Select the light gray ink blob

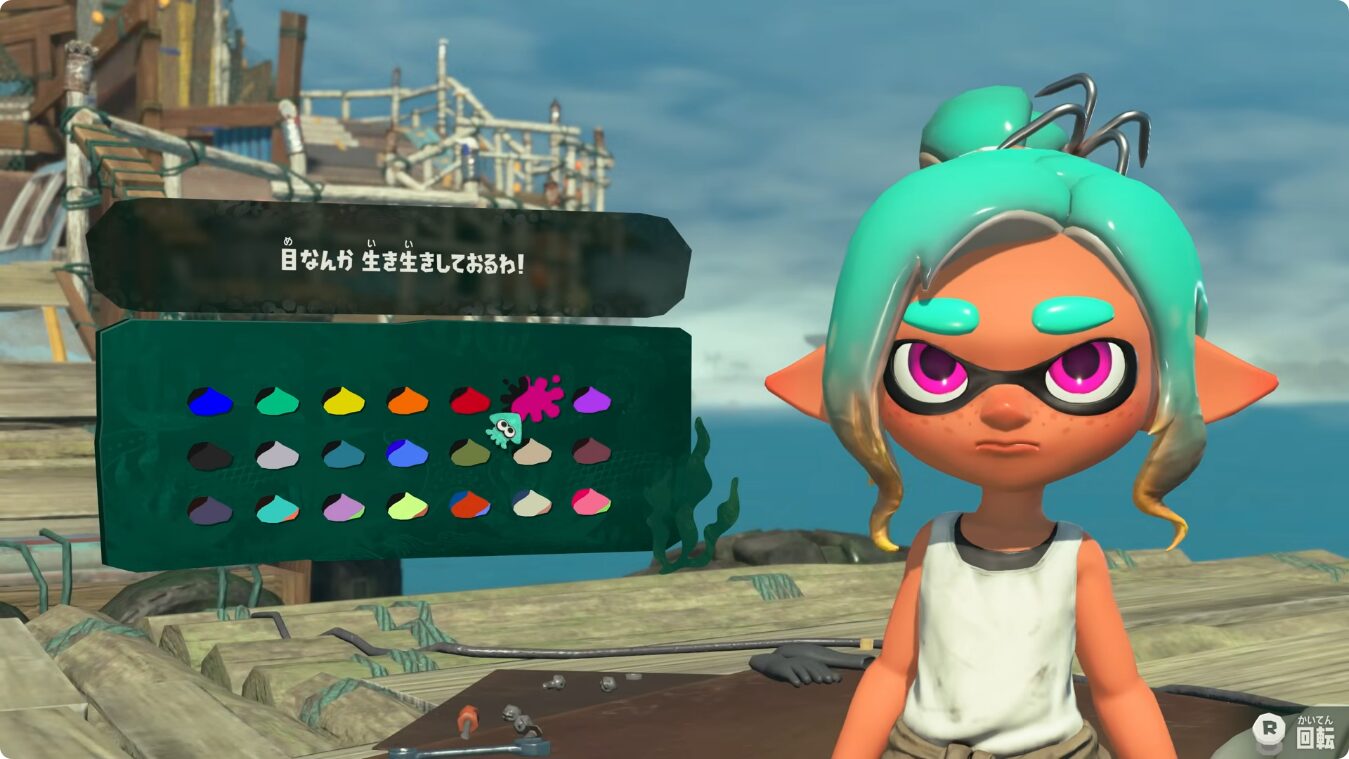(x=276, y=456)
